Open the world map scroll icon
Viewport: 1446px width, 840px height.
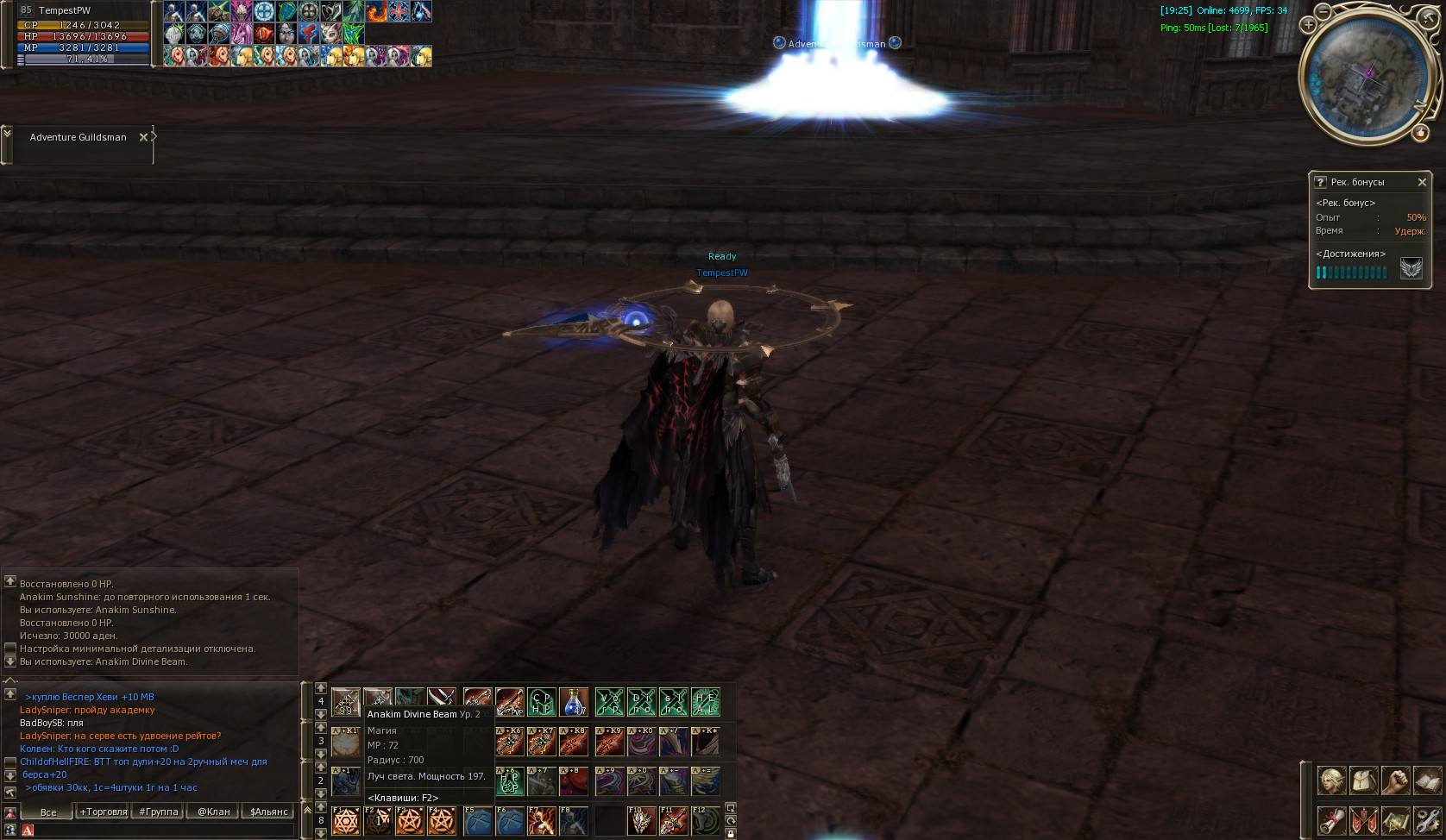(x=1395, y=820)
